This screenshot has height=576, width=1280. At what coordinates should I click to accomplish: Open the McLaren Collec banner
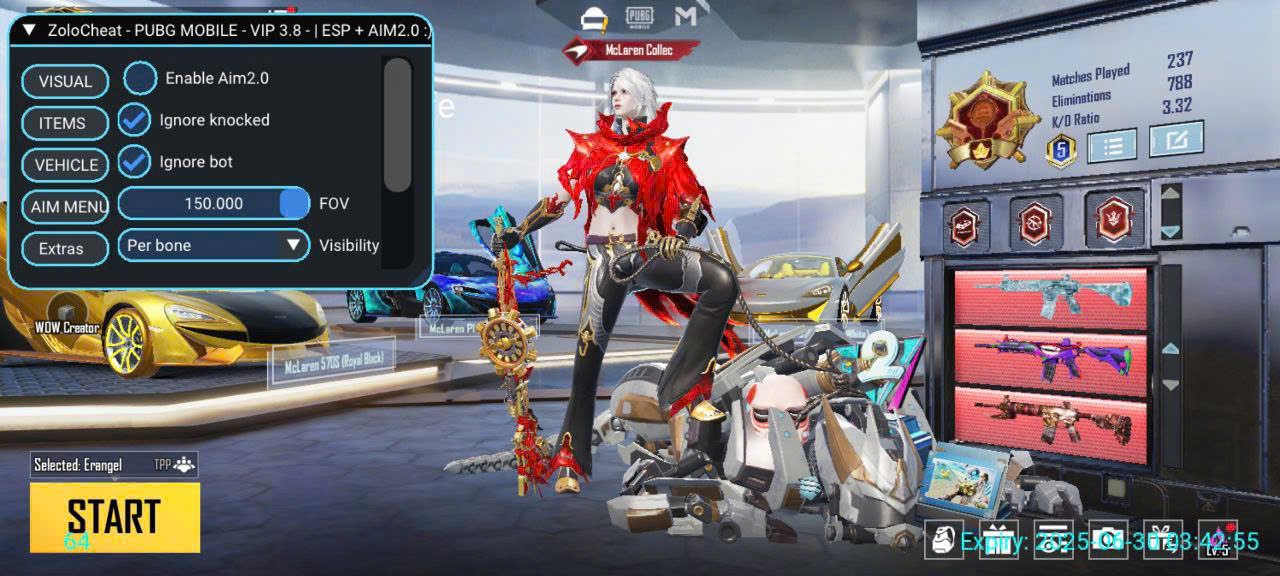630,49
